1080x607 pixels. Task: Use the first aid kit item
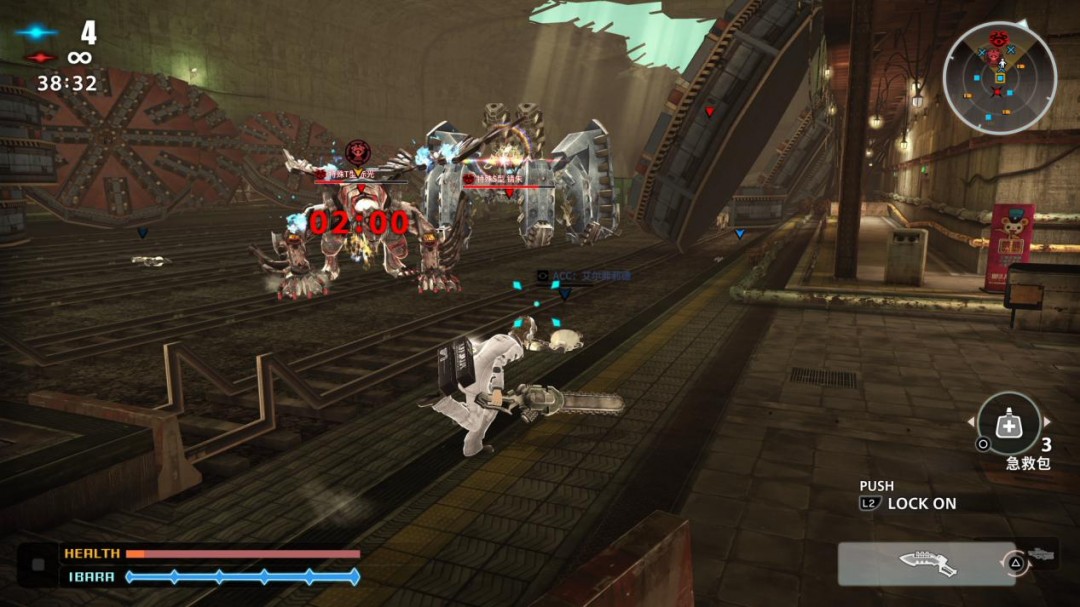1008,424
